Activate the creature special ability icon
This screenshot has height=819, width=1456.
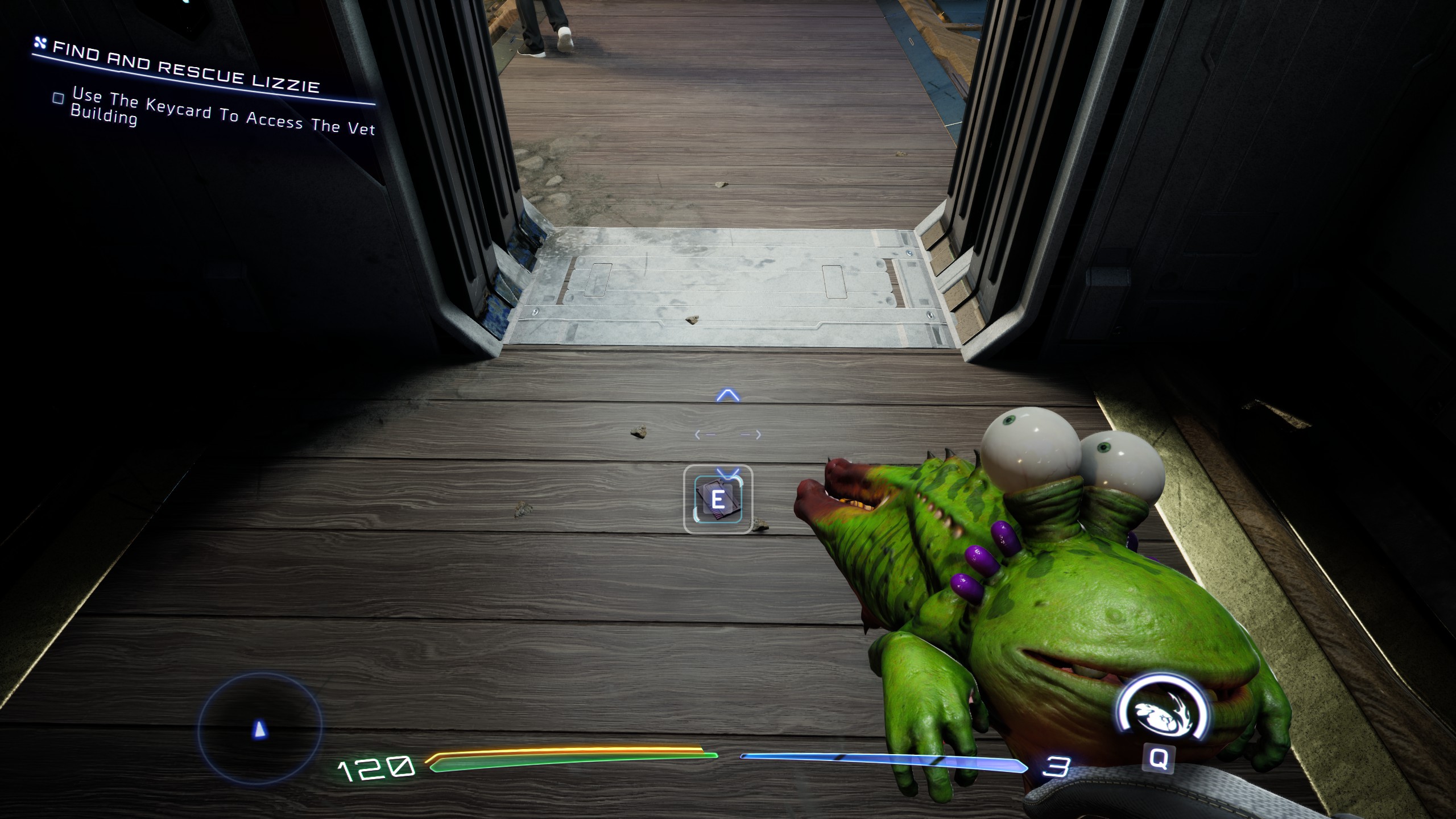click(1160, 711)
